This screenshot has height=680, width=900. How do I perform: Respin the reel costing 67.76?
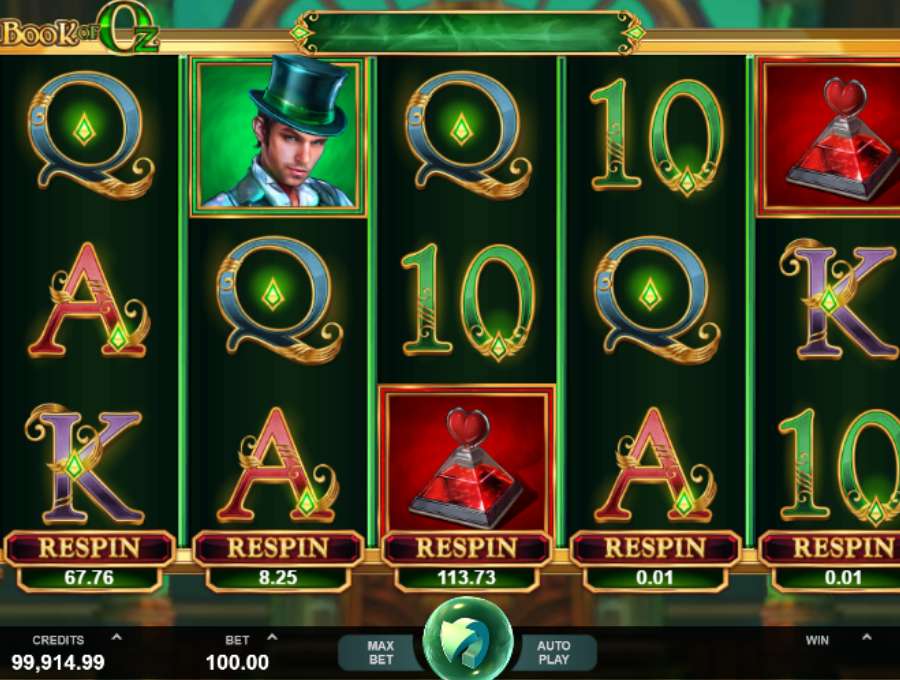pos(90,548)
